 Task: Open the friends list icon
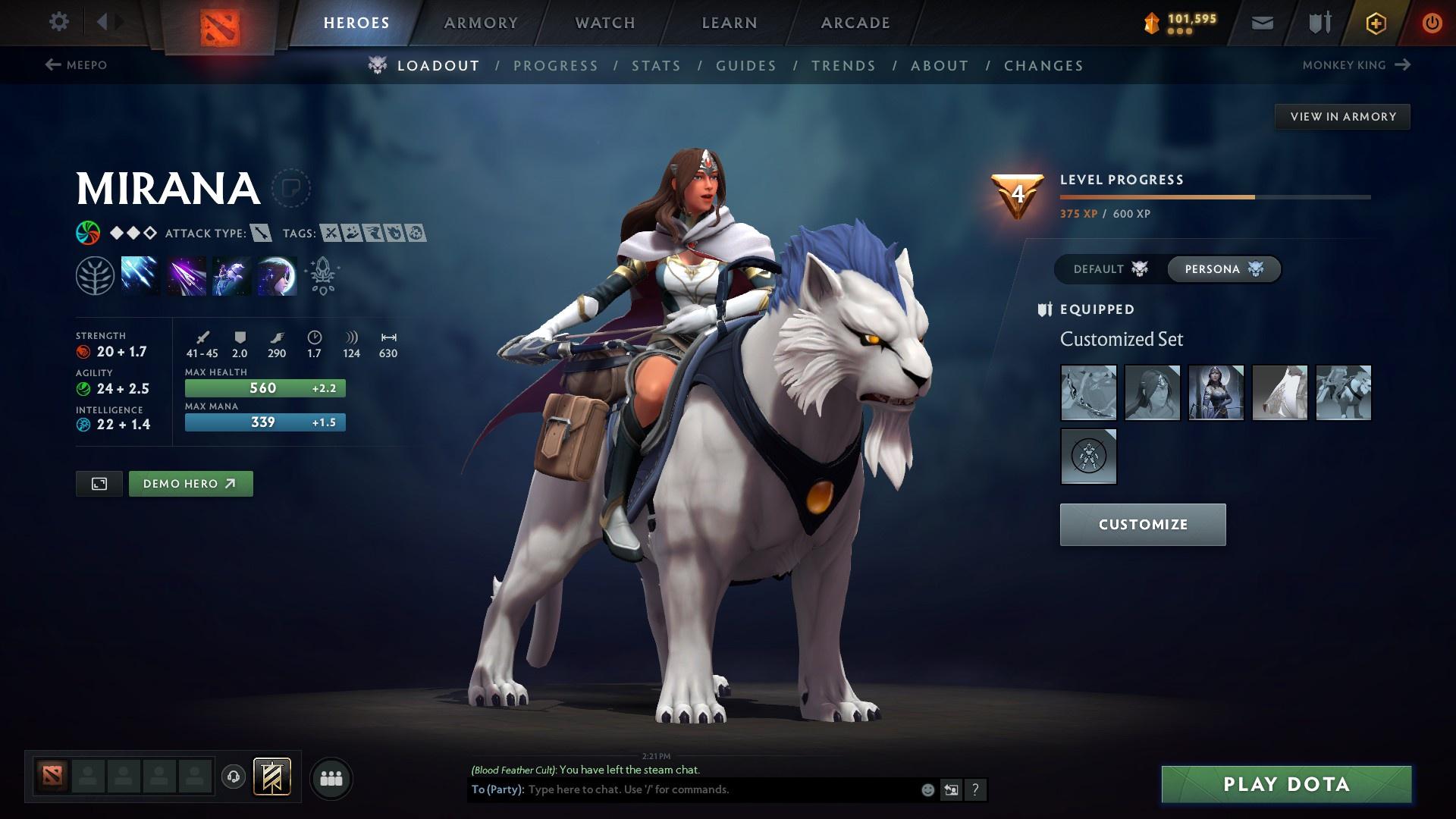point(330,777)
